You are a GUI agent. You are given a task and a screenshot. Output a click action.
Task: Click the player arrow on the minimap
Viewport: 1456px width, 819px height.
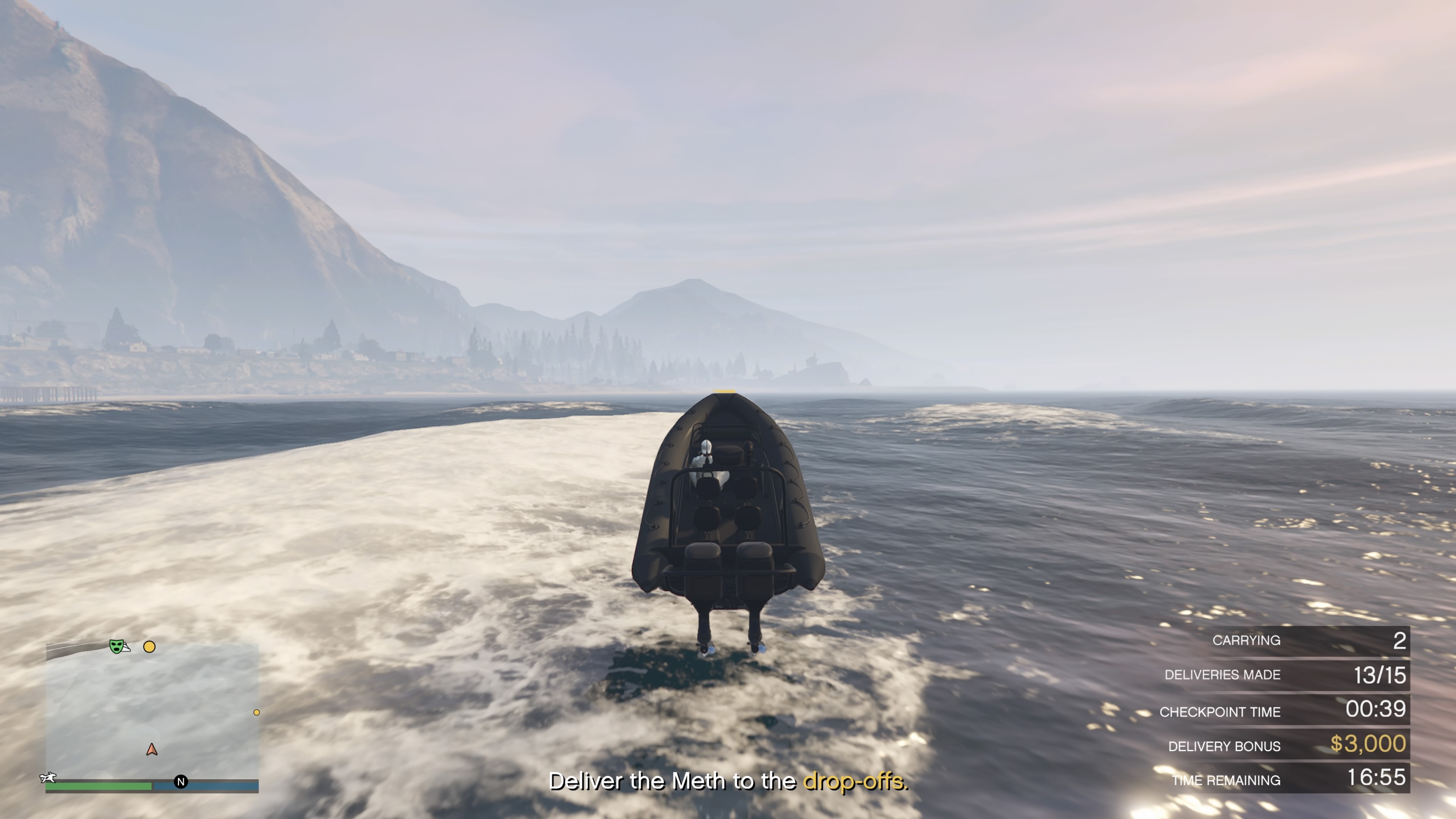coord(152,750)
